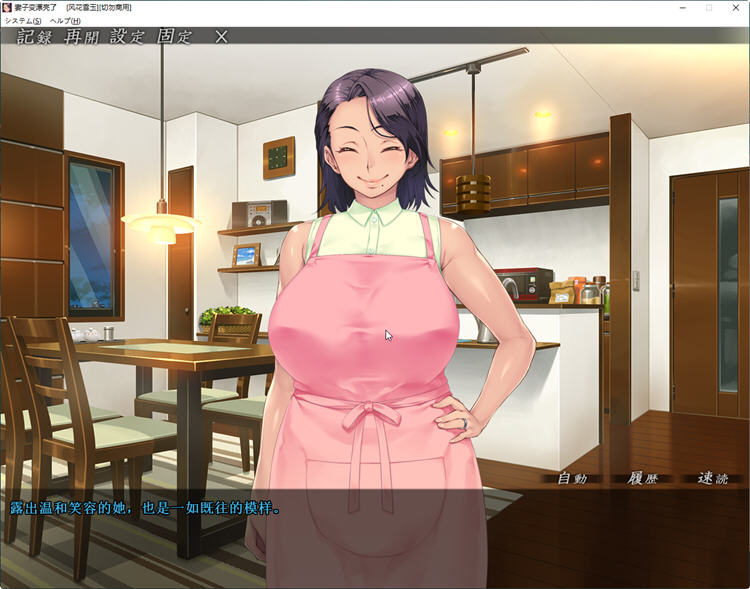This screenshot has height=589, width=750.
Task: Open the システム(S) window menu
Action: [23, 21]
